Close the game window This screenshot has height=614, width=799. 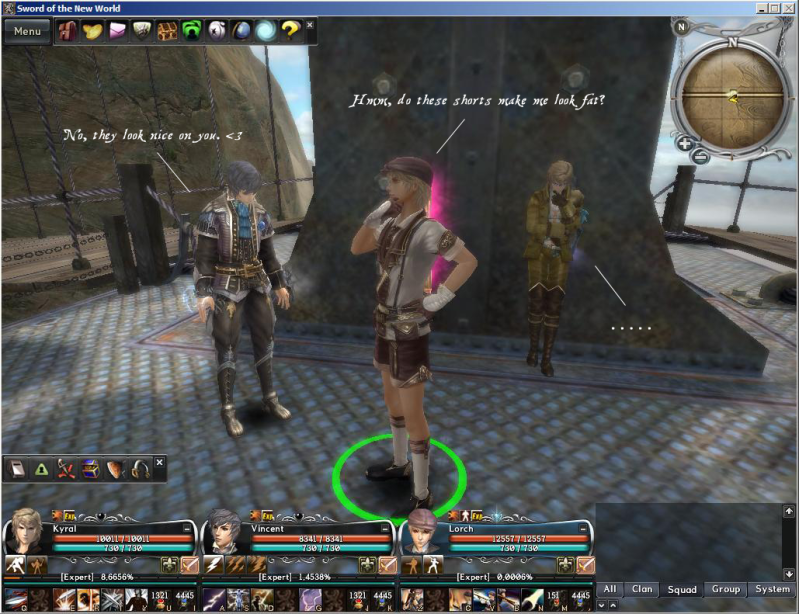tap(788, 7)
